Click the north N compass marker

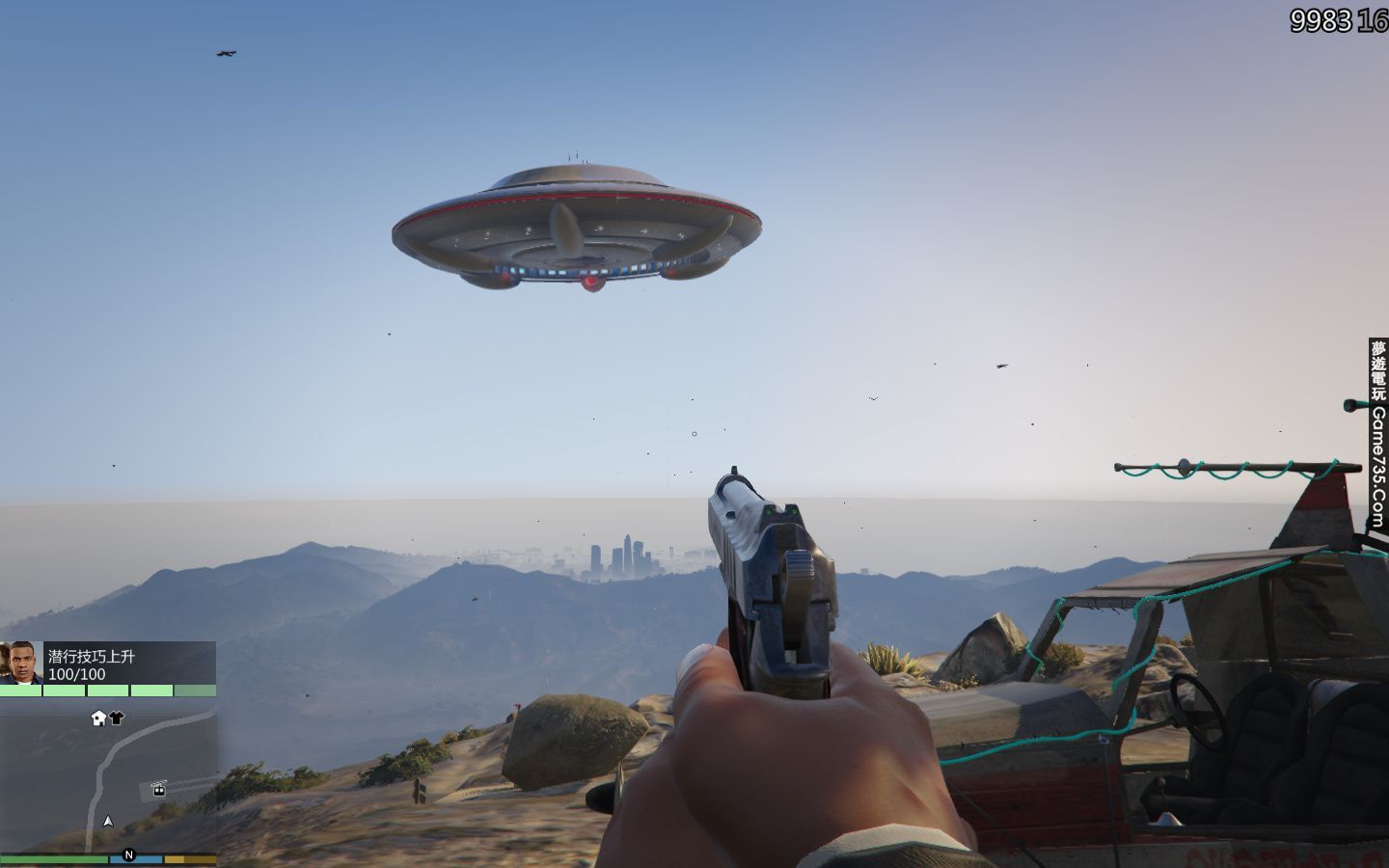coord(129,854)
